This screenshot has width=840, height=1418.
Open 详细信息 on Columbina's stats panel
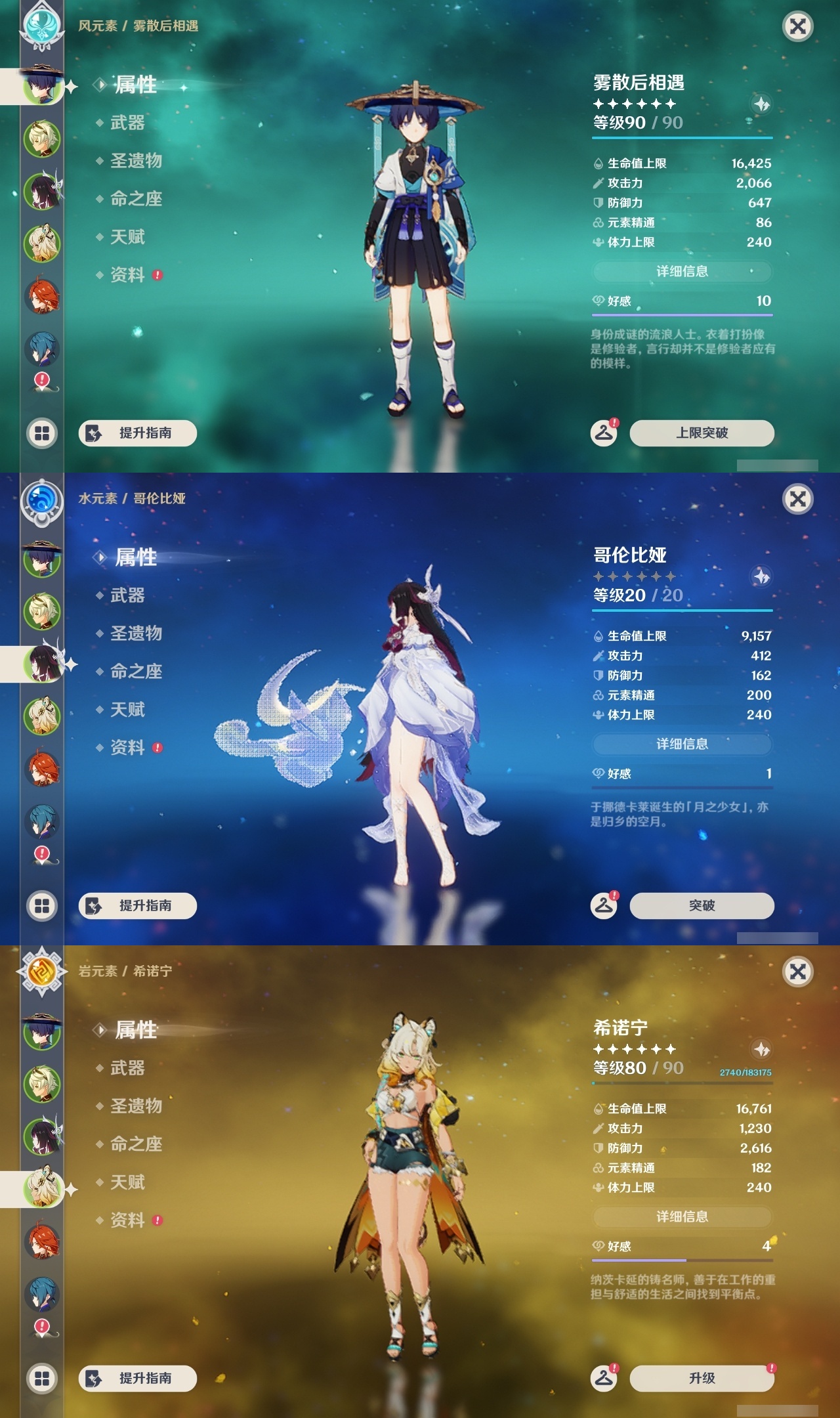coord(682,744)
